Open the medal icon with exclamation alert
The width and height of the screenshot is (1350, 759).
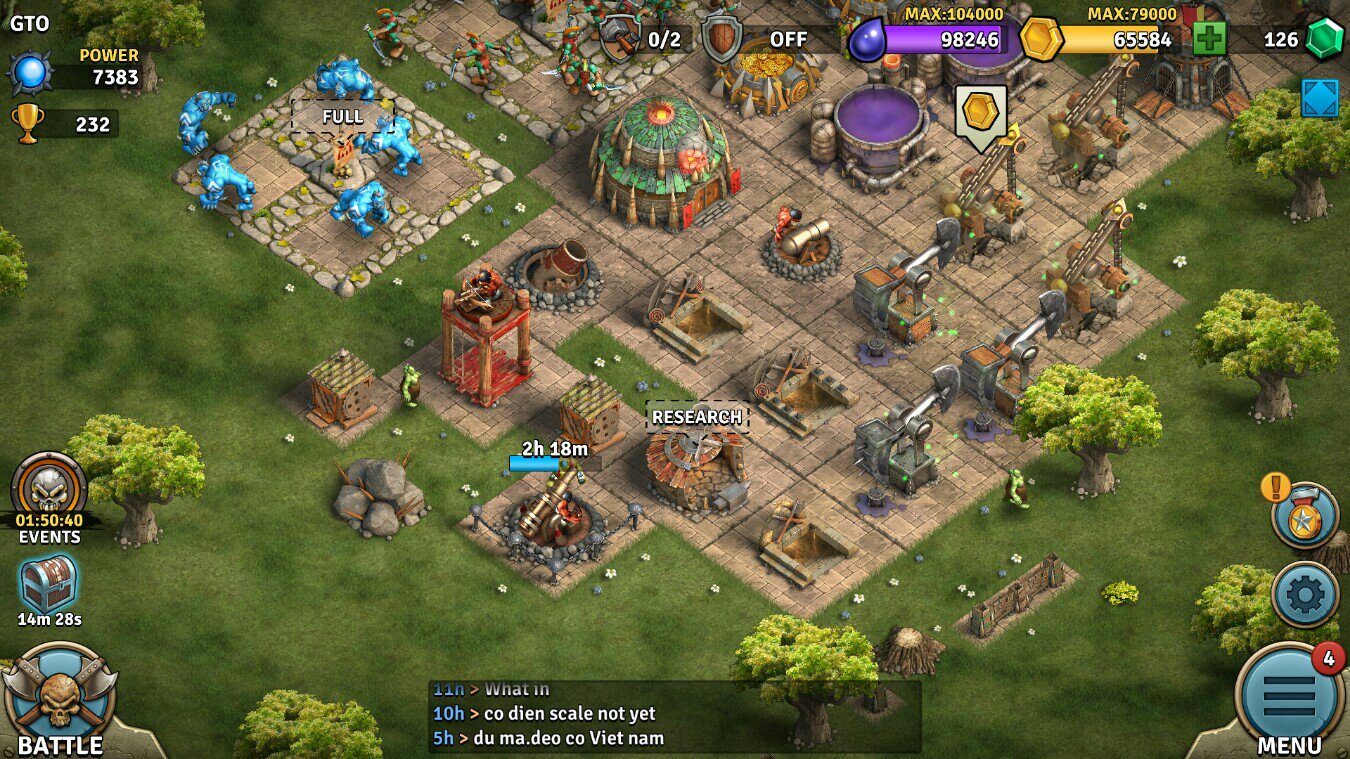coord(1305,520)
